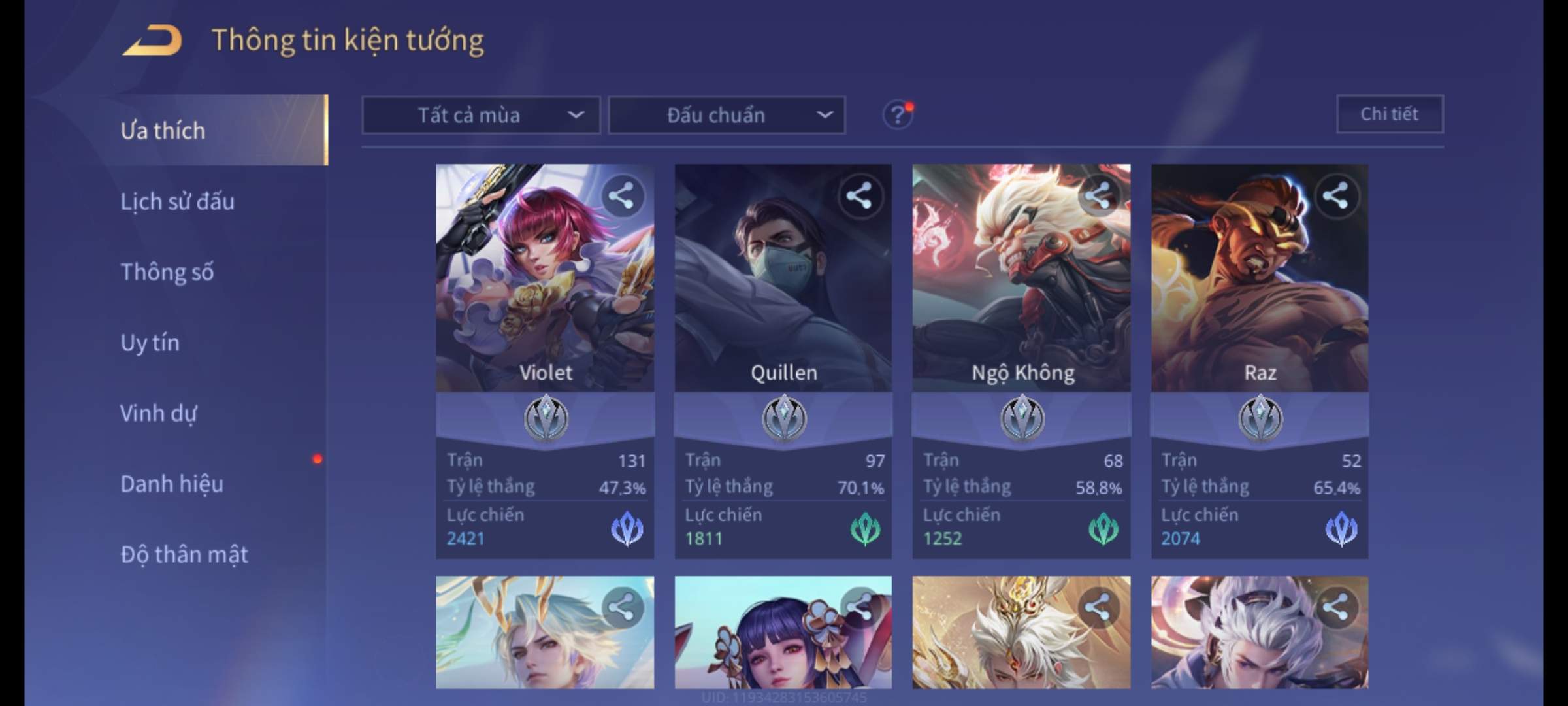
Task: Open the Tất cả mùa season dropdown
Action: pos(481,116)
